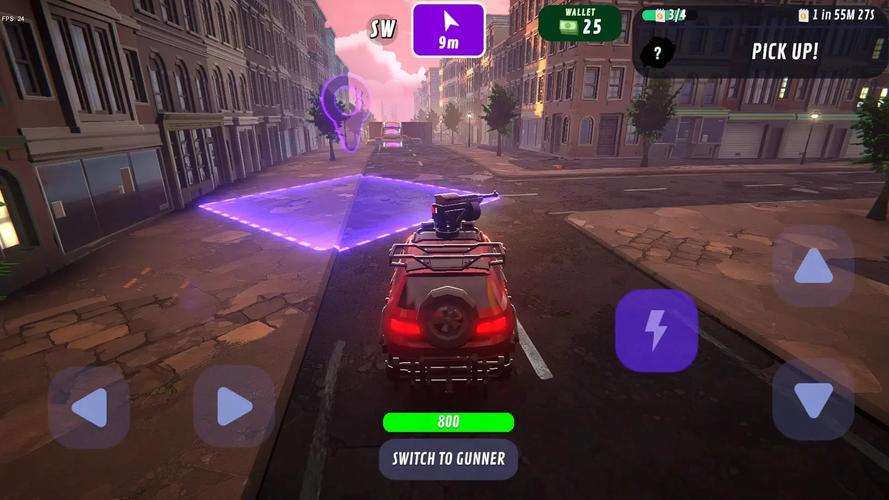Click the purple navigation distance indicator
Image resolution: width=889 pixels, height=500 pixels.
click(x=448, y=30)
